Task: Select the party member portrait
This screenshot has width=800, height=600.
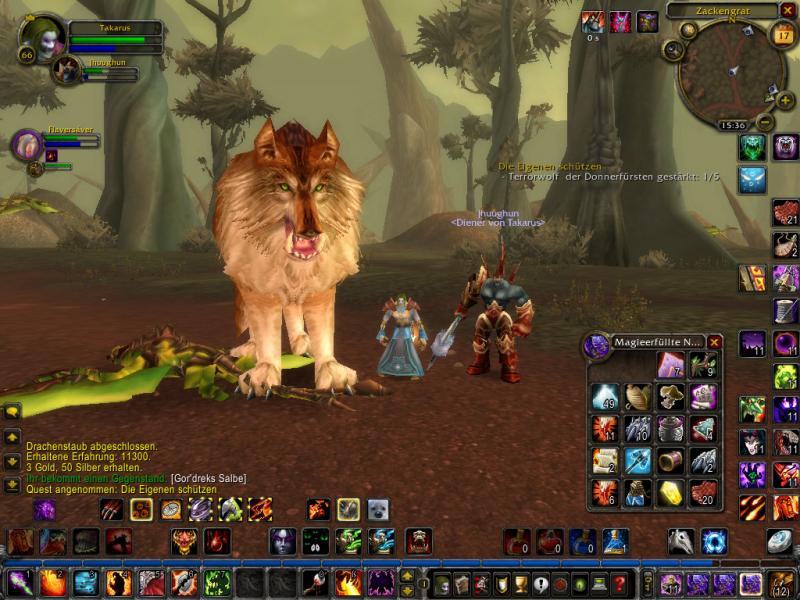Action: 26,145
